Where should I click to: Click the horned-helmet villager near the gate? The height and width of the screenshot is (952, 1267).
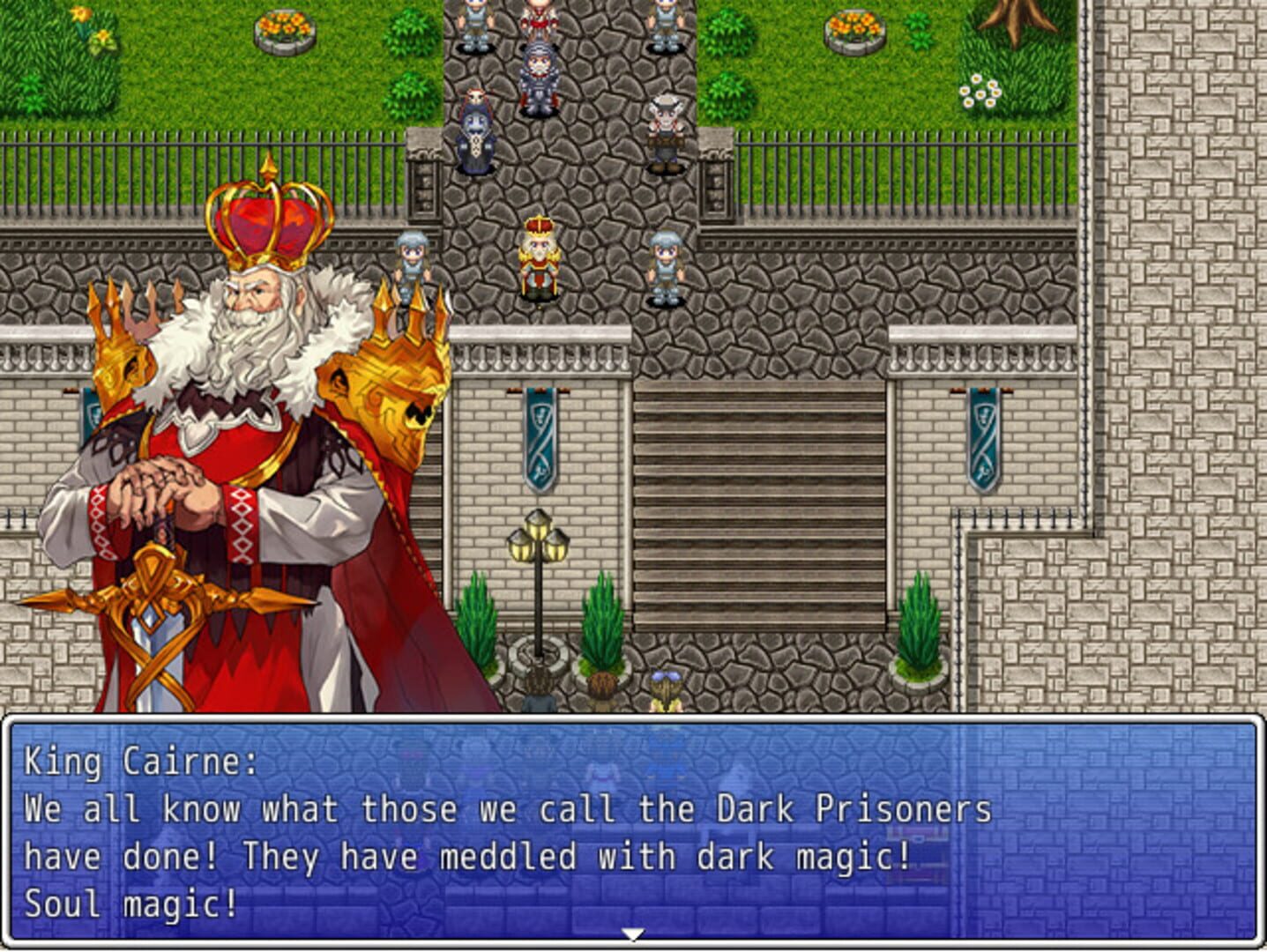[x=666, y=128]
